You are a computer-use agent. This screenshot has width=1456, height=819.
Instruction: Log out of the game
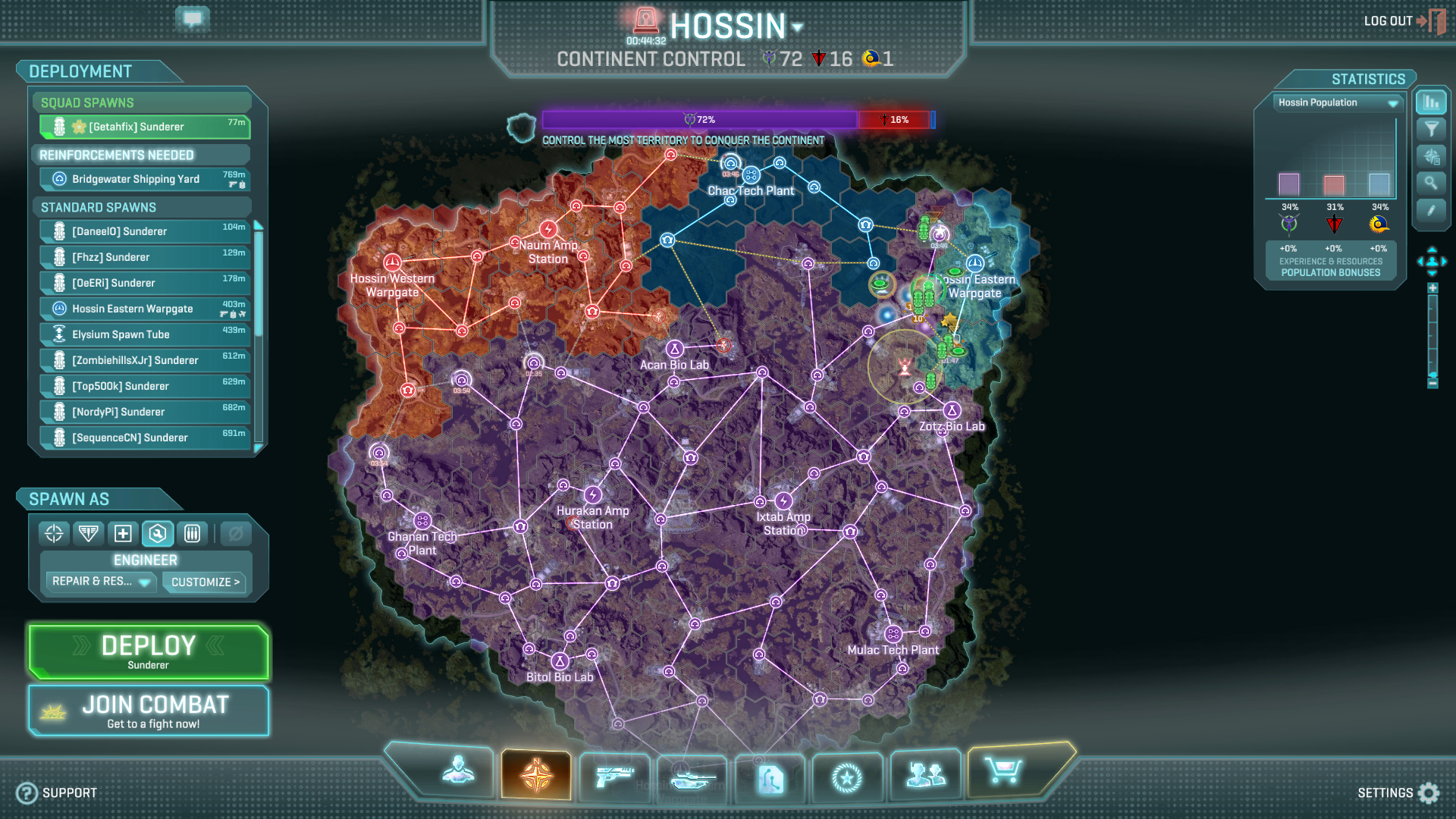point(1403,21)
